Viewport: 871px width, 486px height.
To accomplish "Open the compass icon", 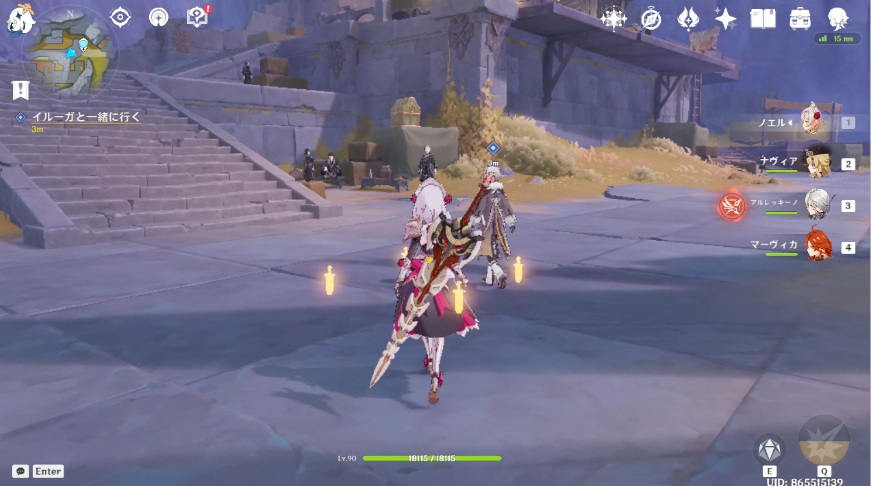I will point(651,18).
